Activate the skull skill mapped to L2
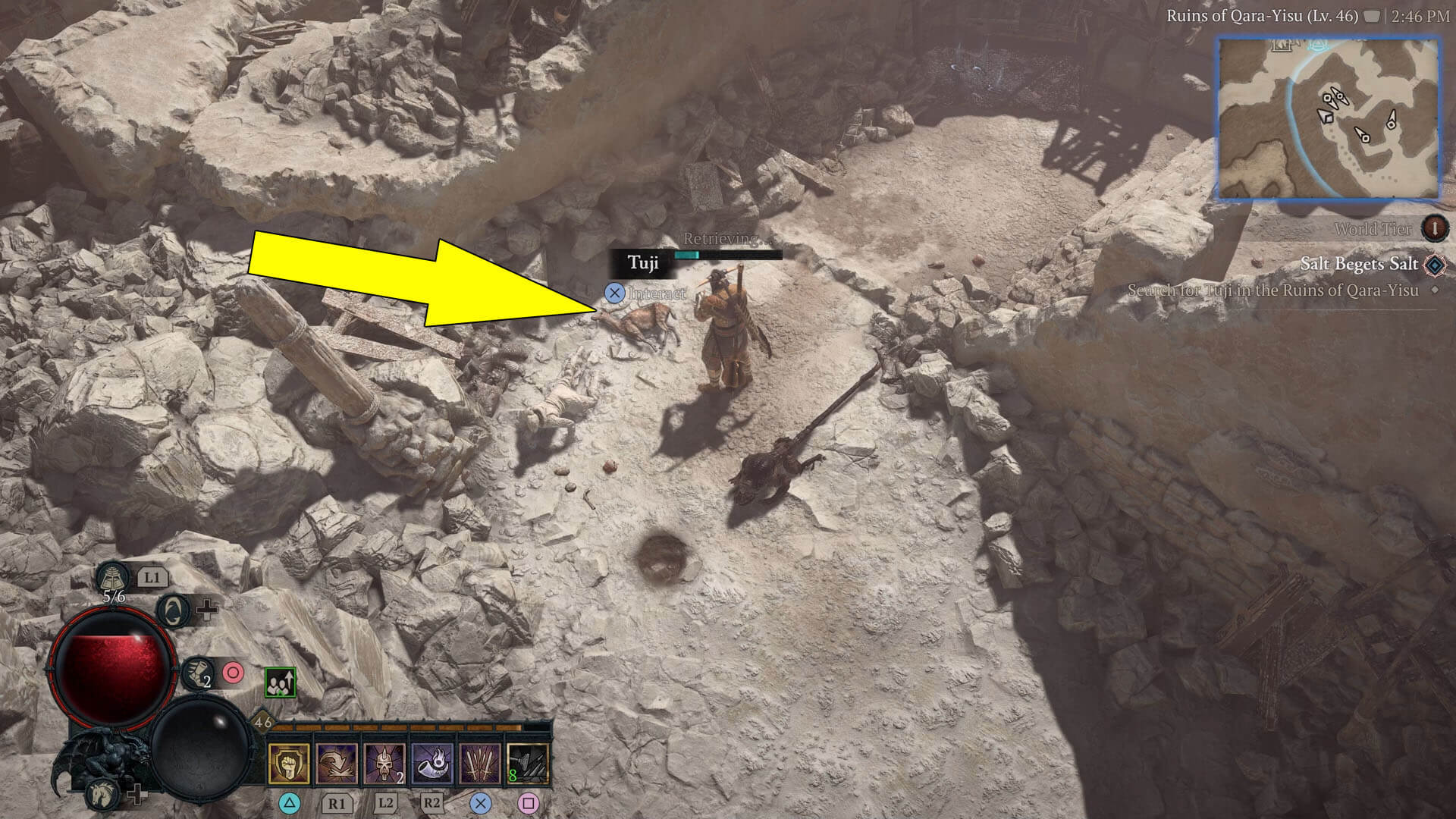Viewport: 1456px width, 819px height. point(384,764)
